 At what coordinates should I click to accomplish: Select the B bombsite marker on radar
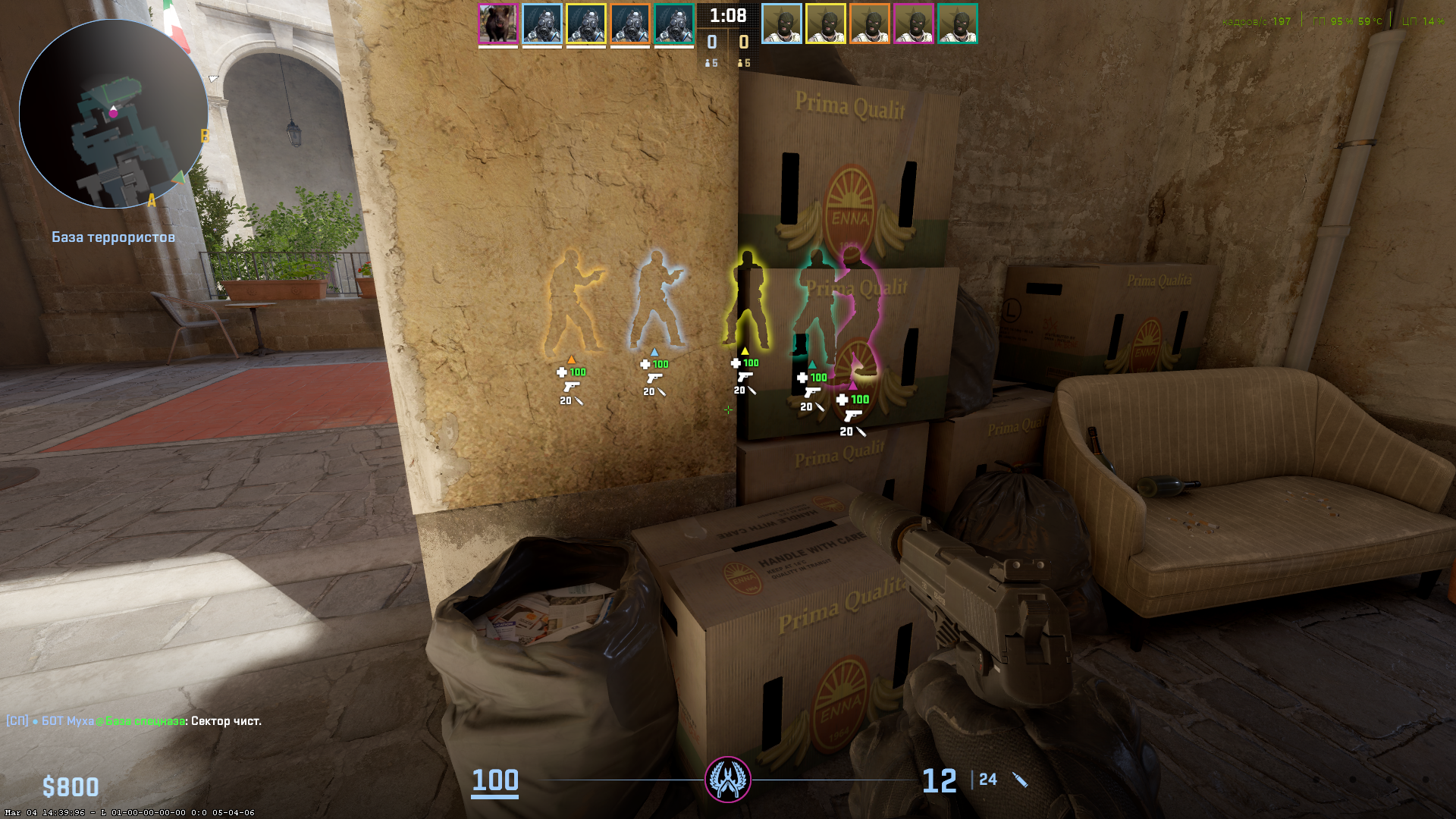(x=204, y=136)
